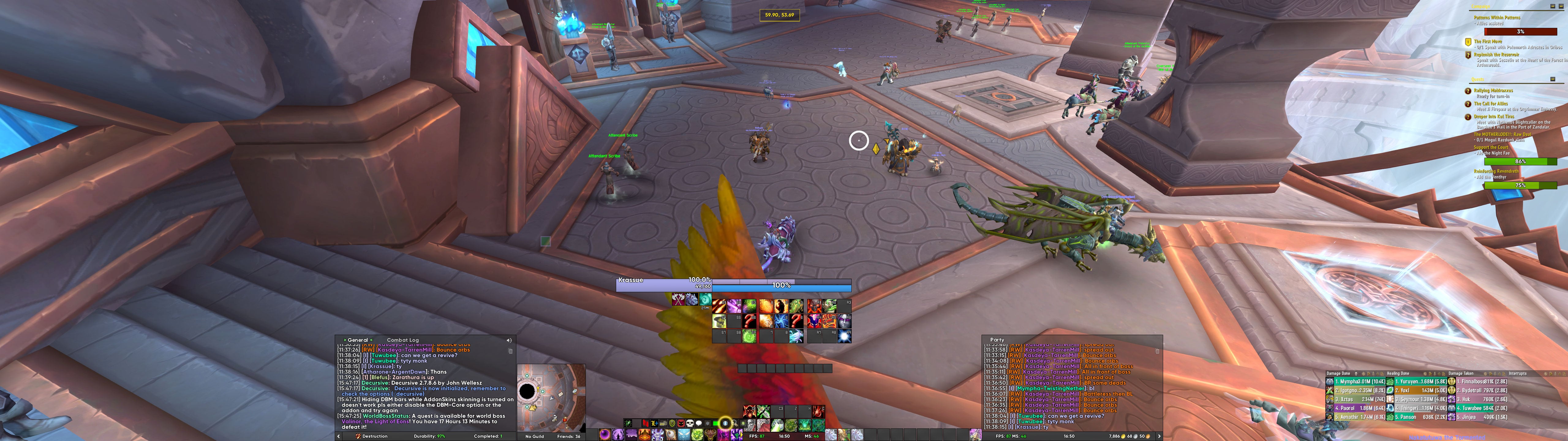
Task: Click the white skull micro-menu icon
Action: pos(690,423)
